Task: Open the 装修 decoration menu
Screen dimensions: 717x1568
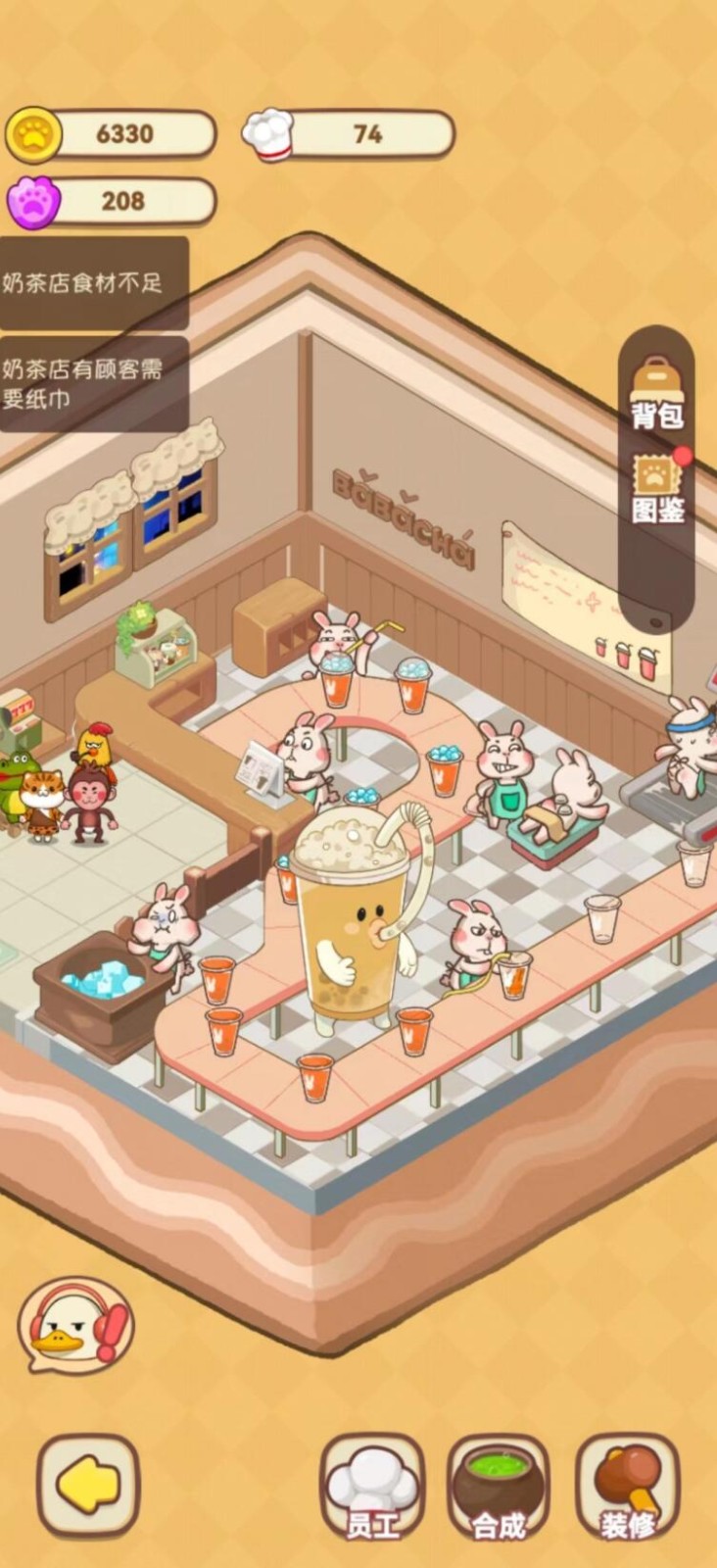Action: point(628,1488)
